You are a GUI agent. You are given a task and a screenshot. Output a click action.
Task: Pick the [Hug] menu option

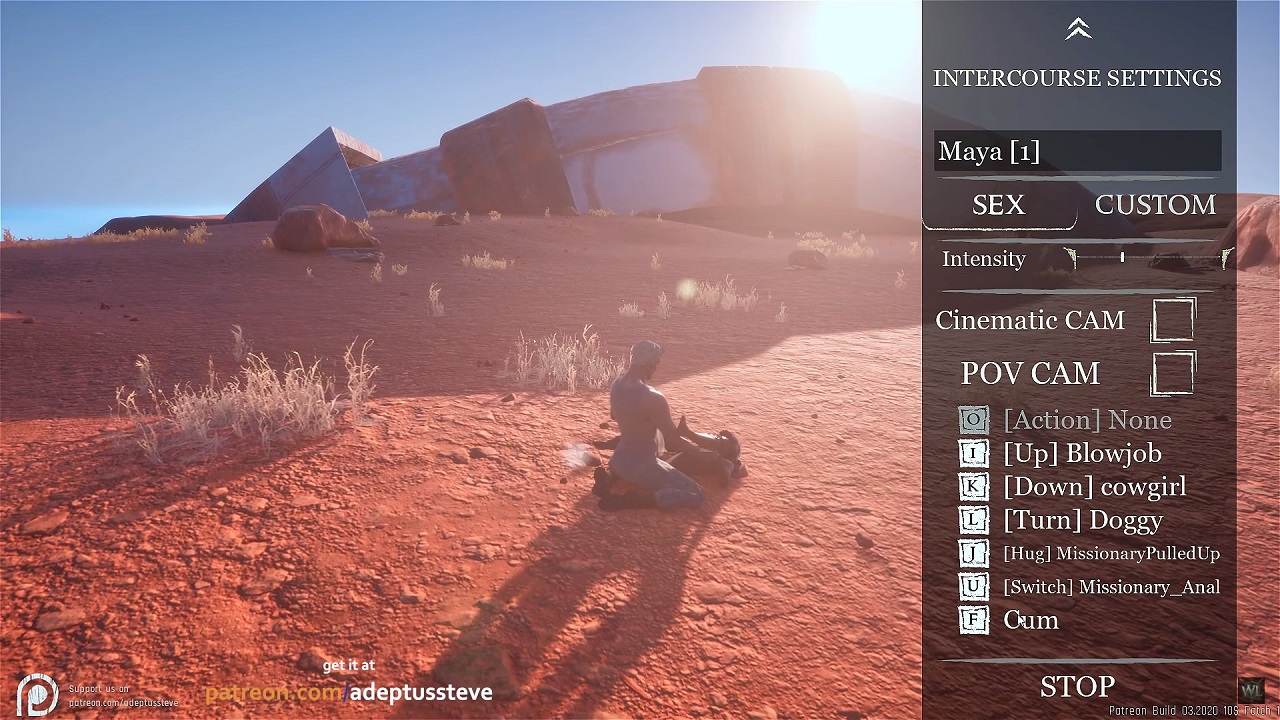click(x=1110, y=553)
